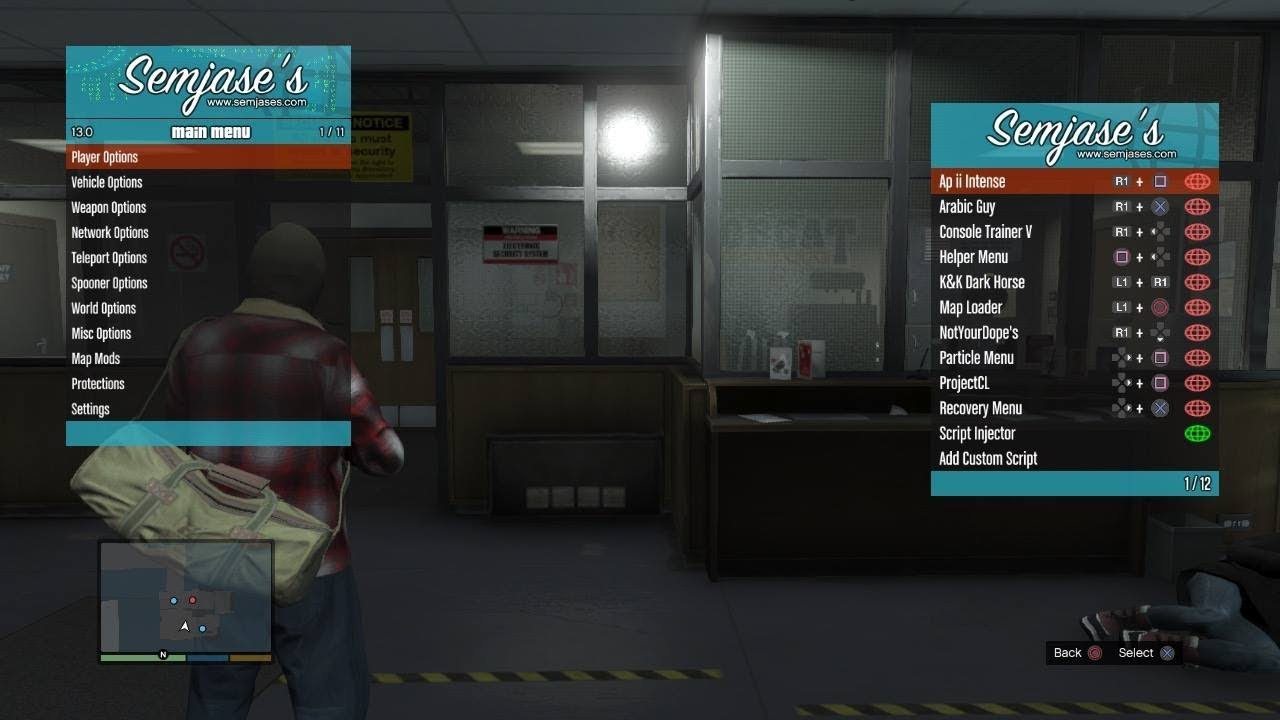Select the Ap ii Intense script

(972, 182)
